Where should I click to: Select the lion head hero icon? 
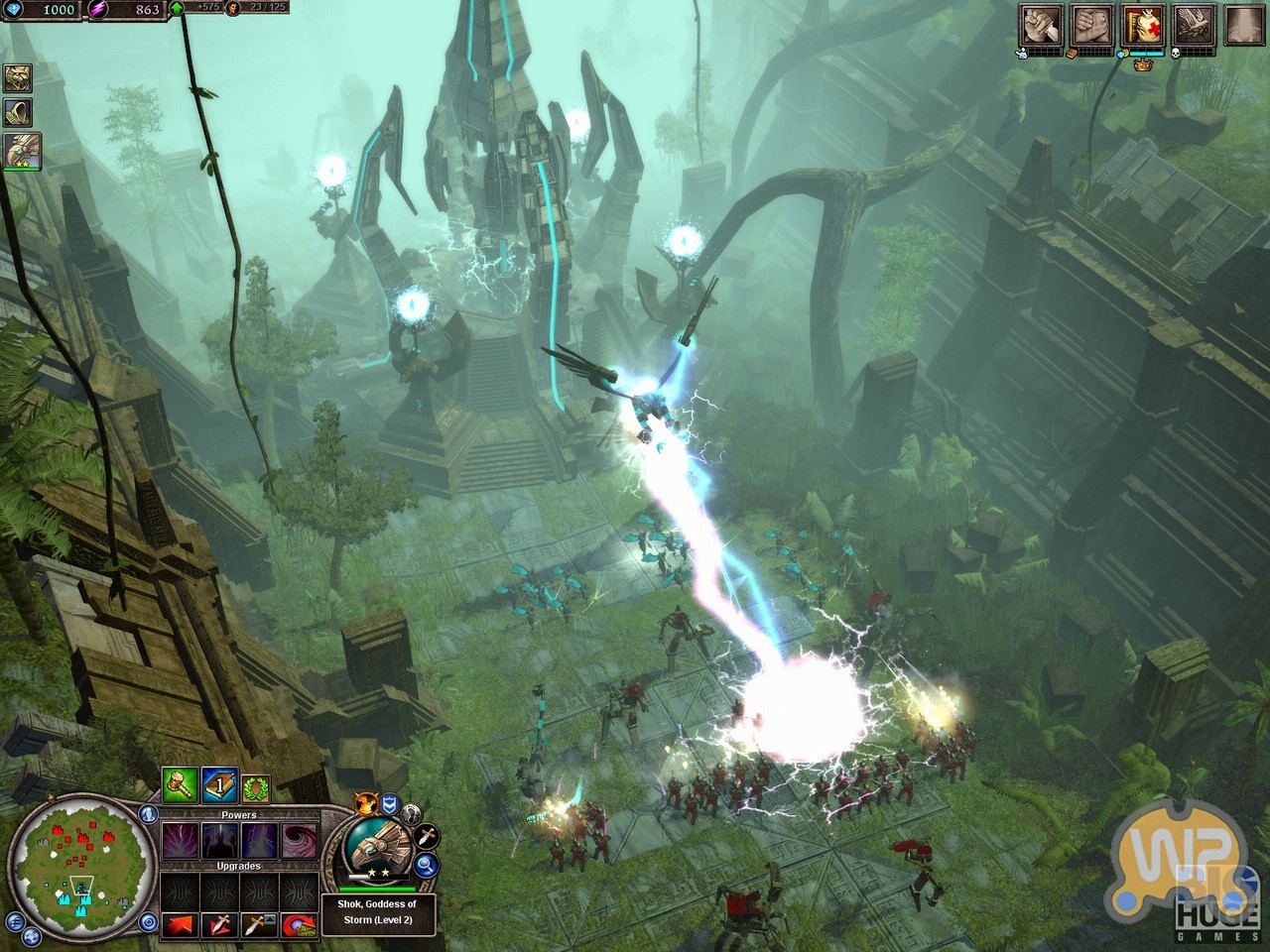point(19,77)
